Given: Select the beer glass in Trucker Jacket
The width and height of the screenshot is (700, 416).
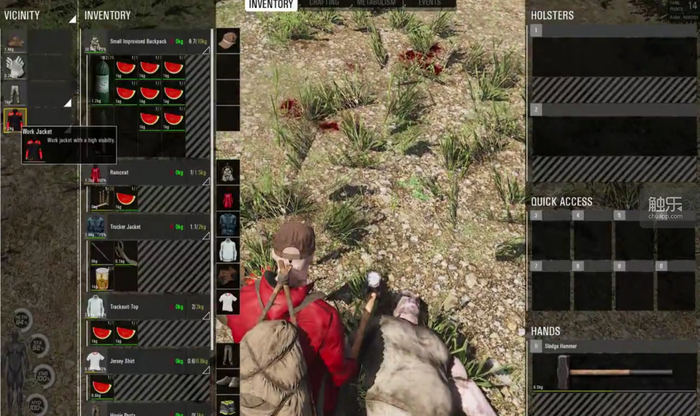Looking at the screenshot, I should [x=100, y=276].
